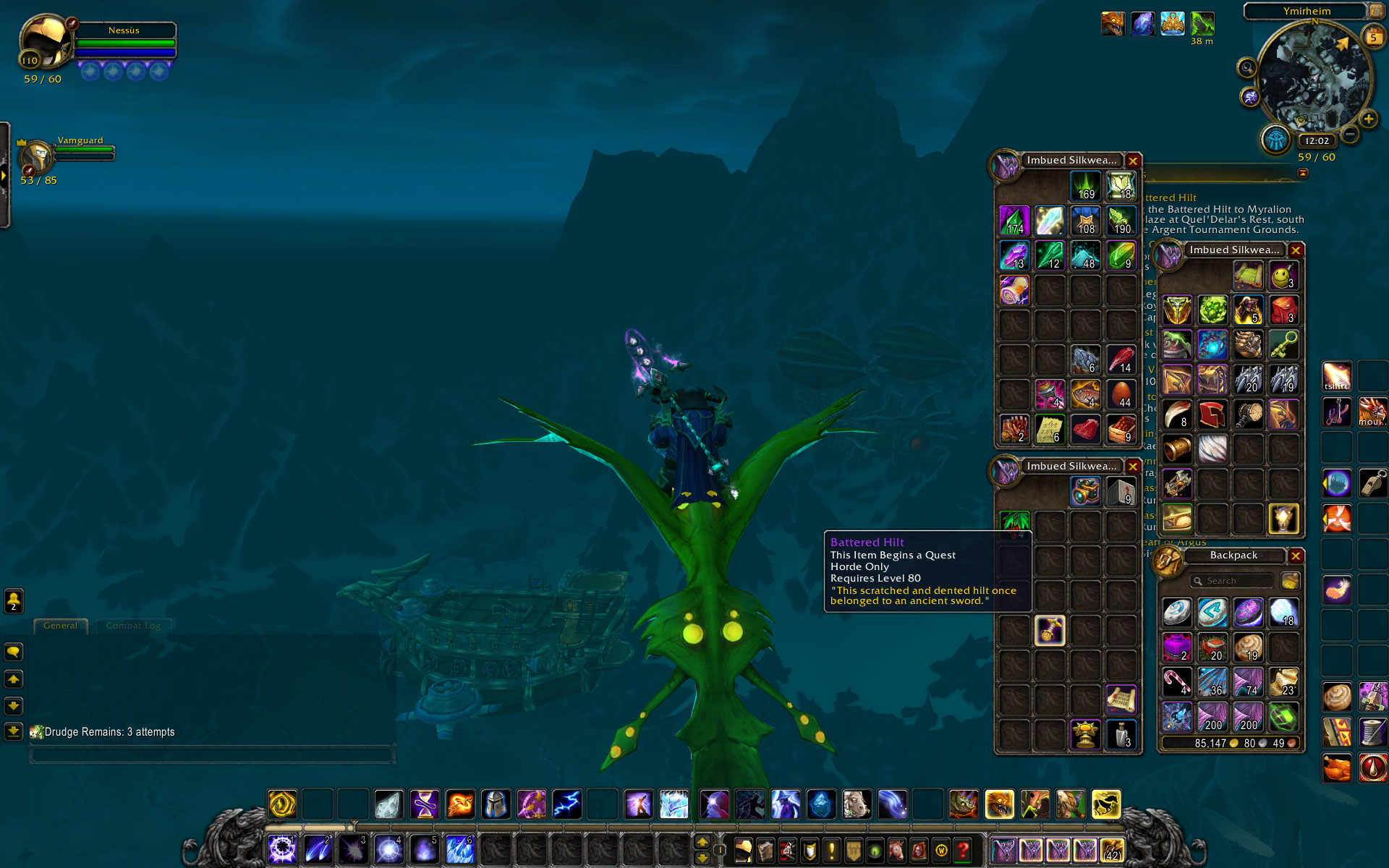
Task: Switch to the Combat Log chat tab
Action: [133, 626]
